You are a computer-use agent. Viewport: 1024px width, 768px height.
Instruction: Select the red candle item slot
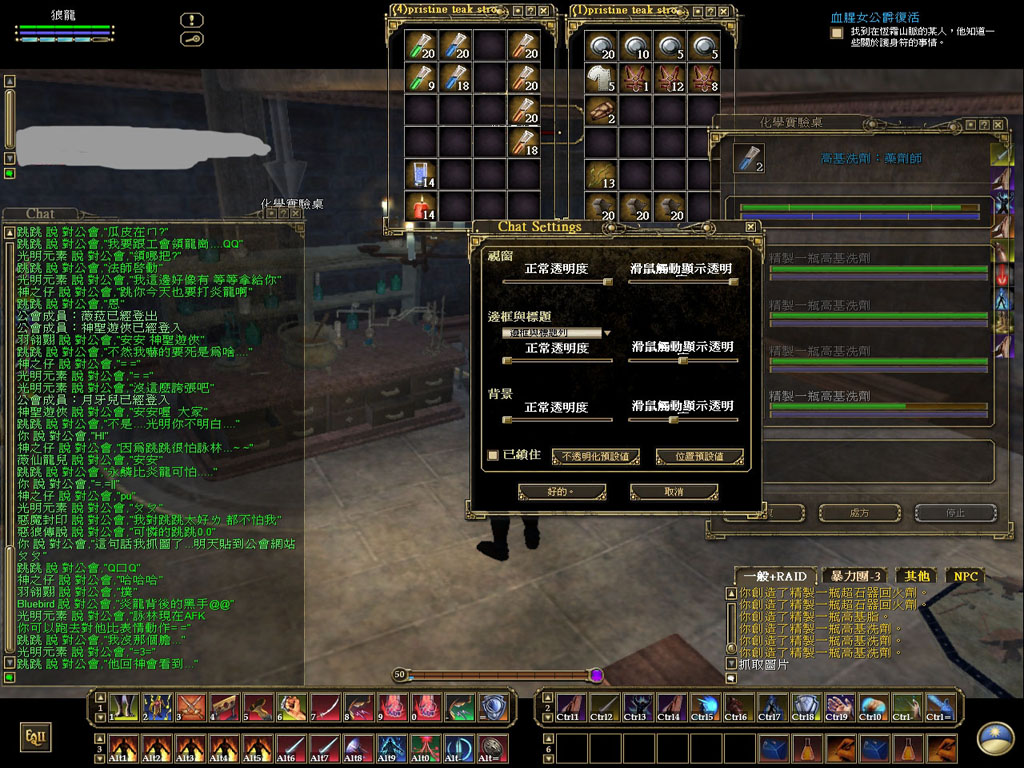click(x=421, y=209)
